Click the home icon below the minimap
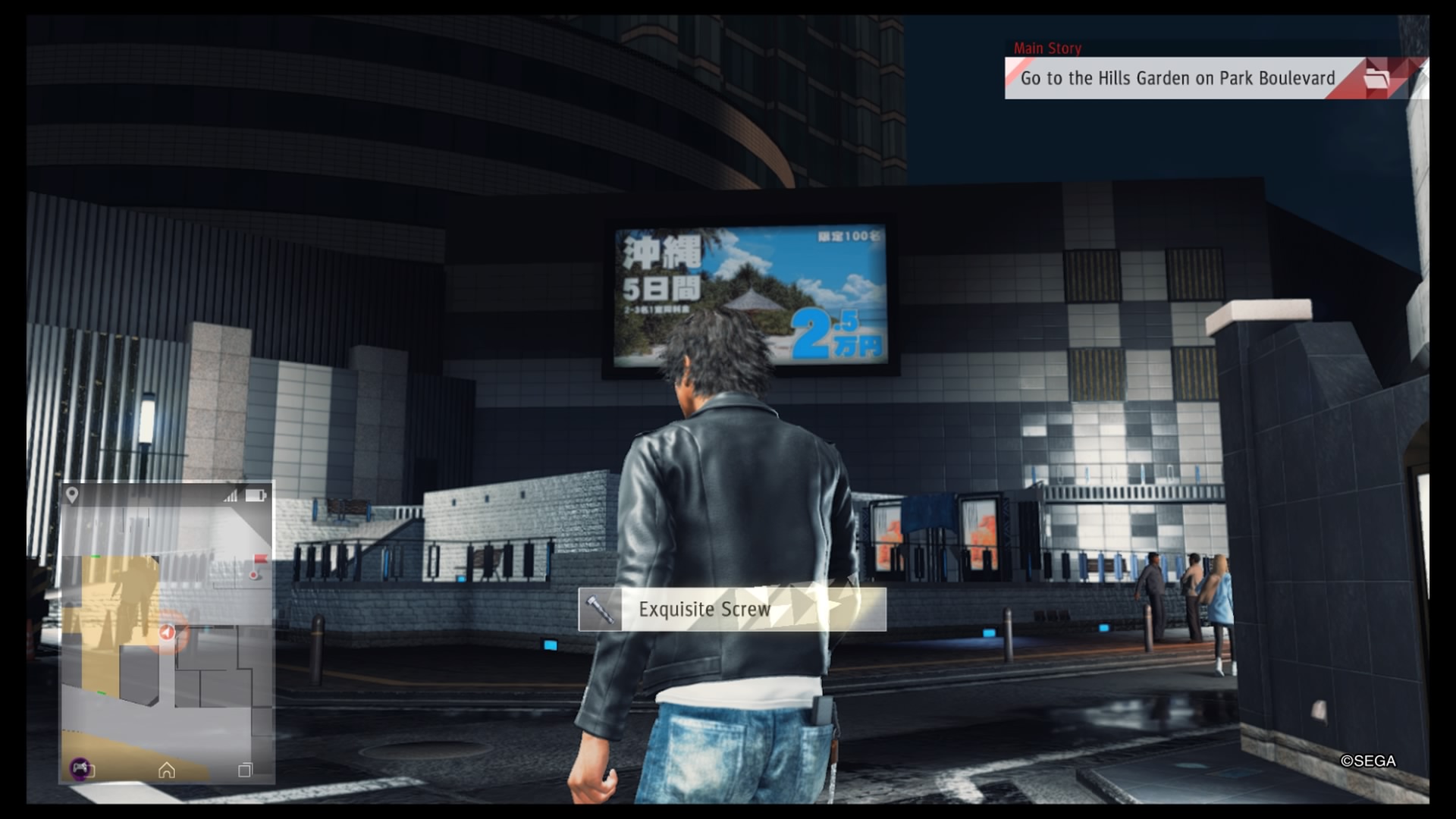The image size is (1456, 819). pyautogui.click(x=167, y=770)
